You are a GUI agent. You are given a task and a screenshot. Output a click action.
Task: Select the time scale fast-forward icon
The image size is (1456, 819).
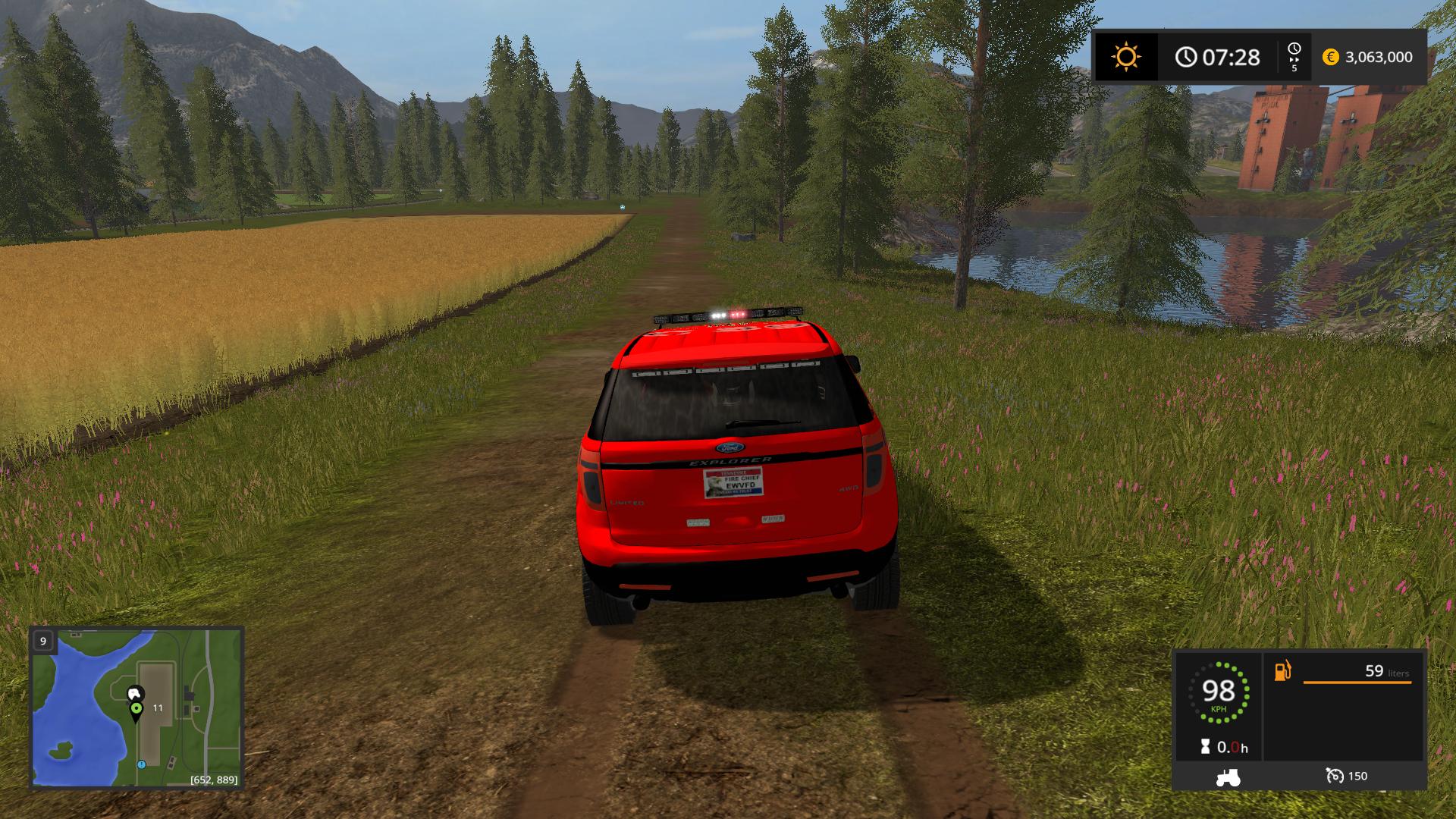tap(1294, 57)
